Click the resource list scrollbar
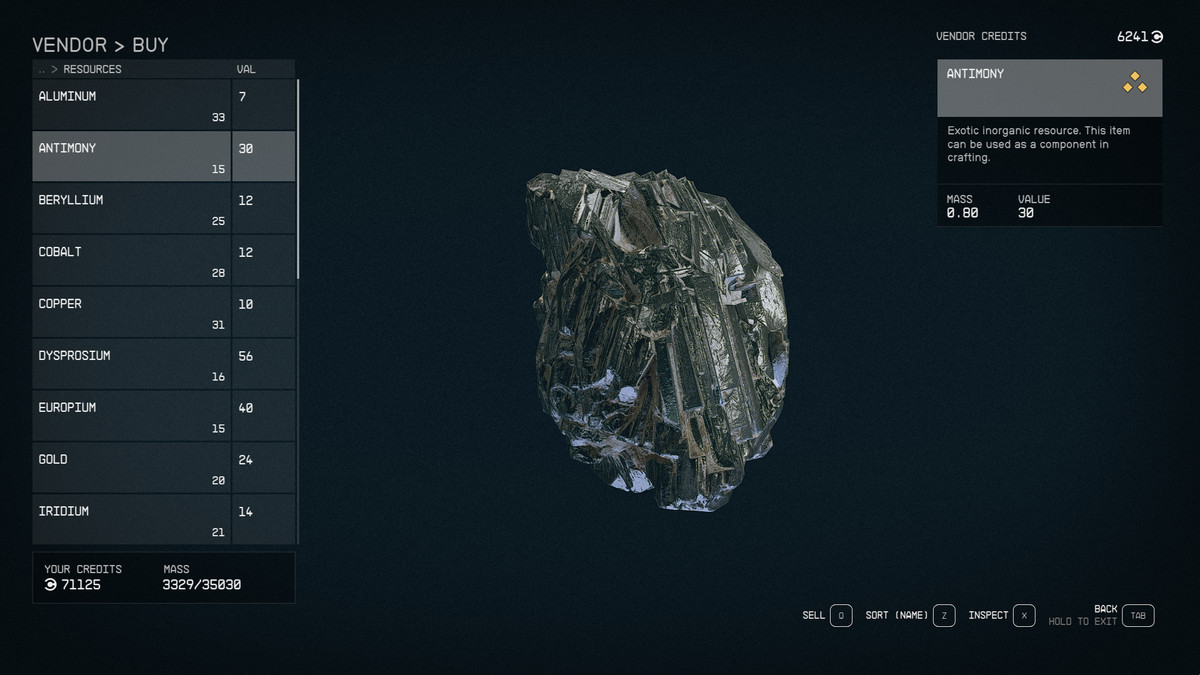The image size is (1200, 675). tap(298, 180)
